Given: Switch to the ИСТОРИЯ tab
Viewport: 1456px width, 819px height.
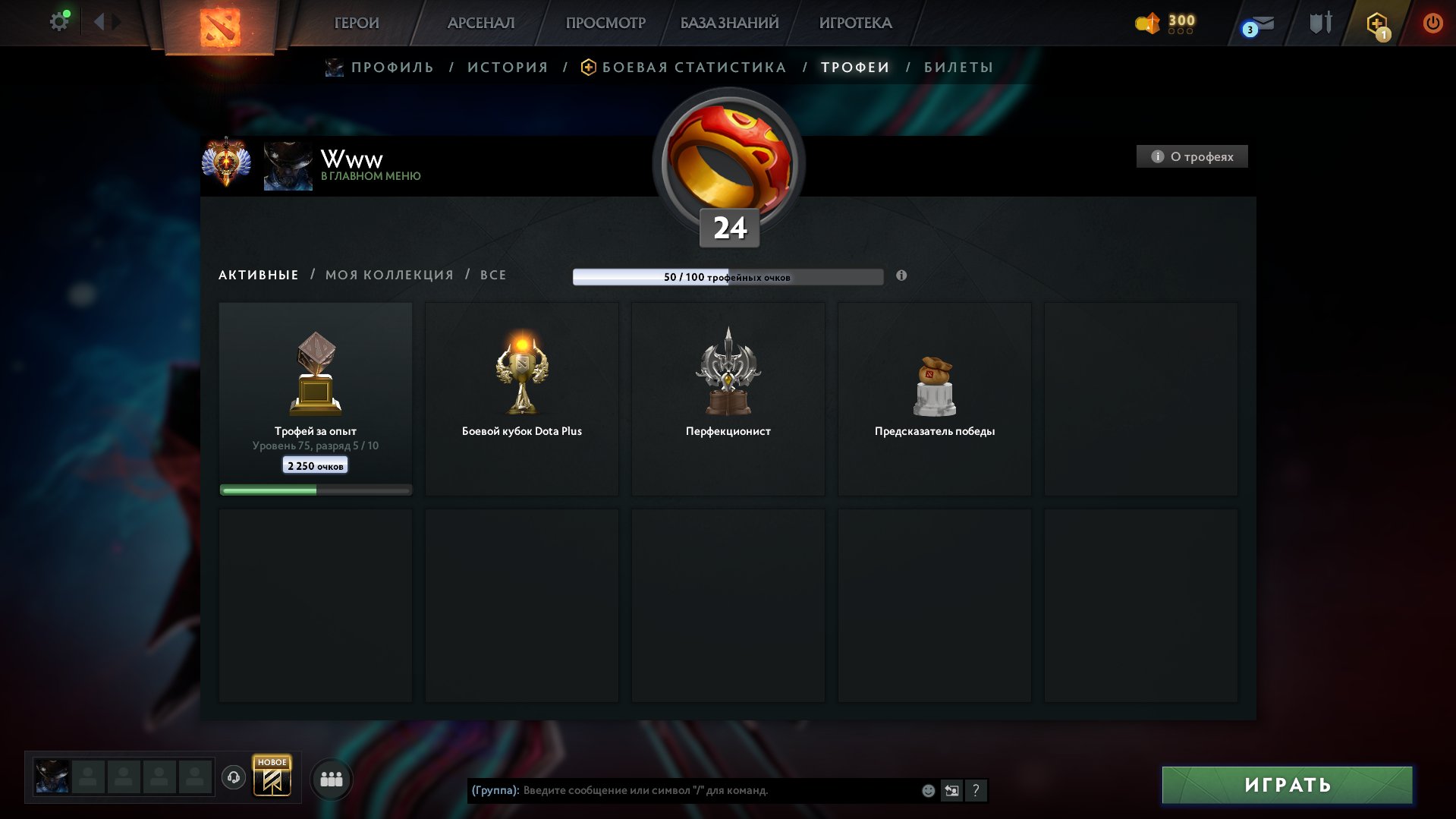Looking at the screenshot, I should 508,68.
